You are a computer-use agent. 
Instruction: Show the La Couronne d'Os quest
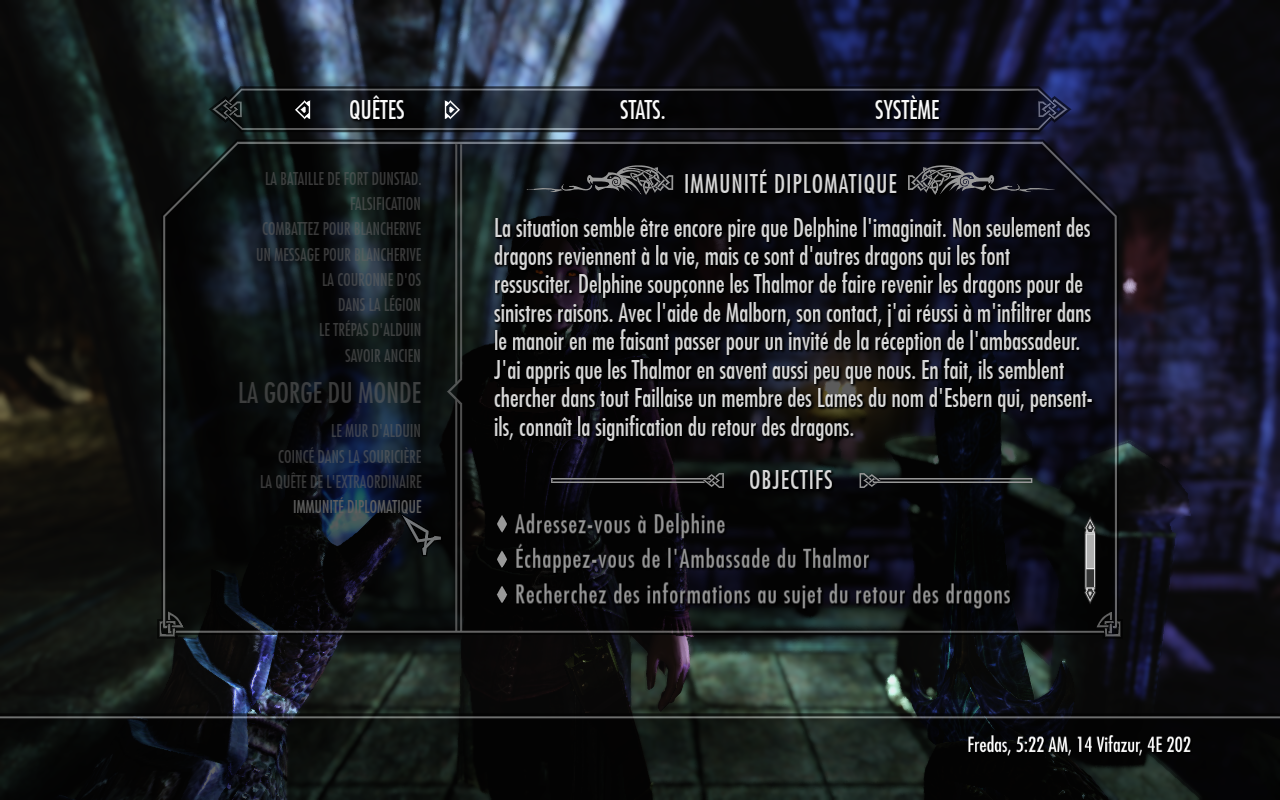(371, 280)
